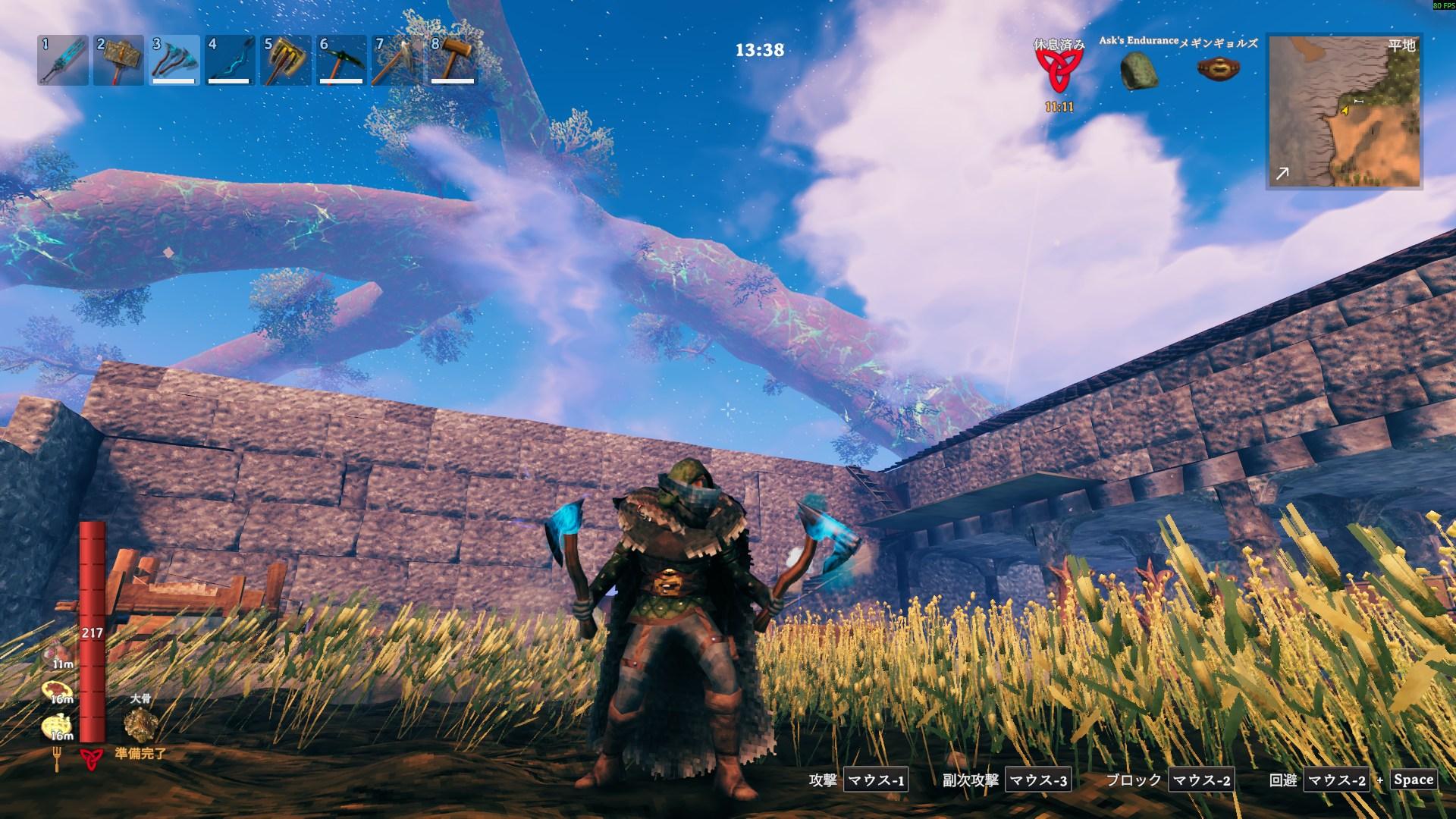Open the minimap

click(1343, 111)
